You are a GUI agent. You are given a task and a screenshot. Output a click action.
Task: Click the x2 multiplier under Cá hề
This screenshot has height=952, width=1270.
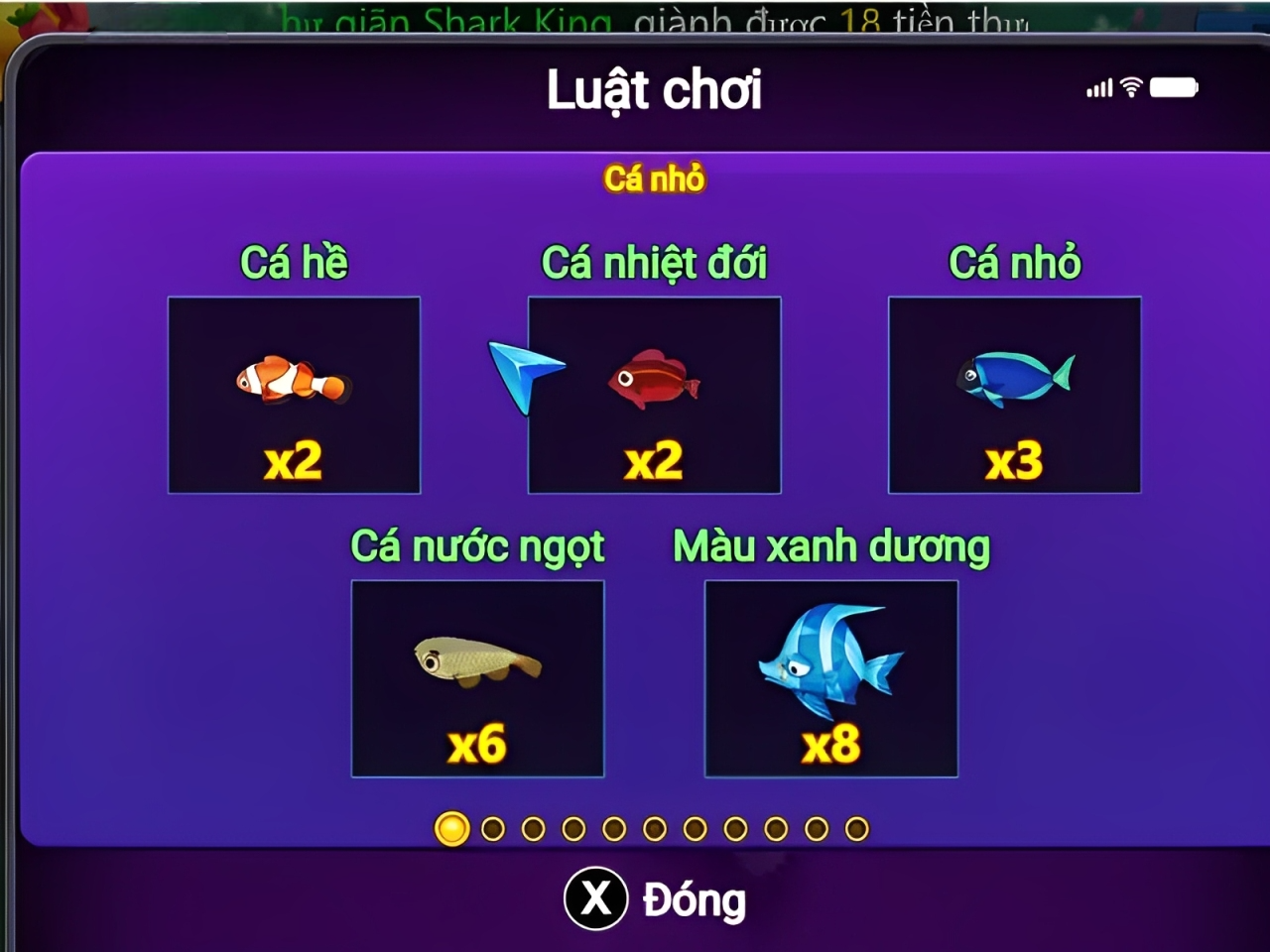pos(295,458)
